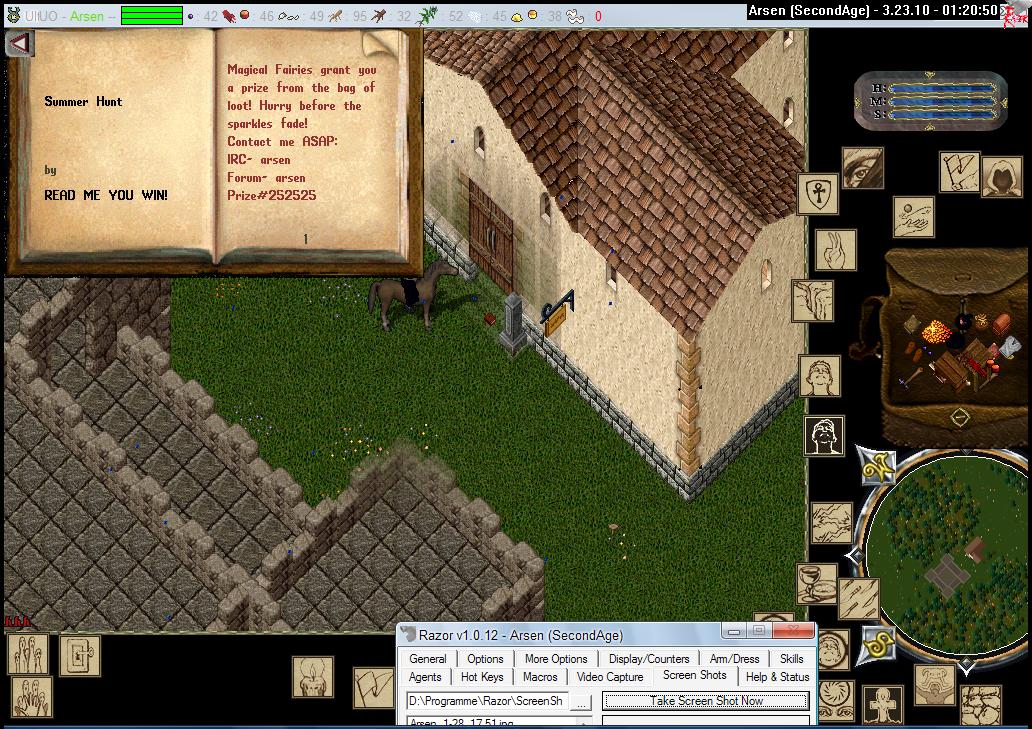Image resolution: width=1032 pixels, height=729 pixels.
Task: Activate the hooded figure skill icon
Action: point(1000,177)
